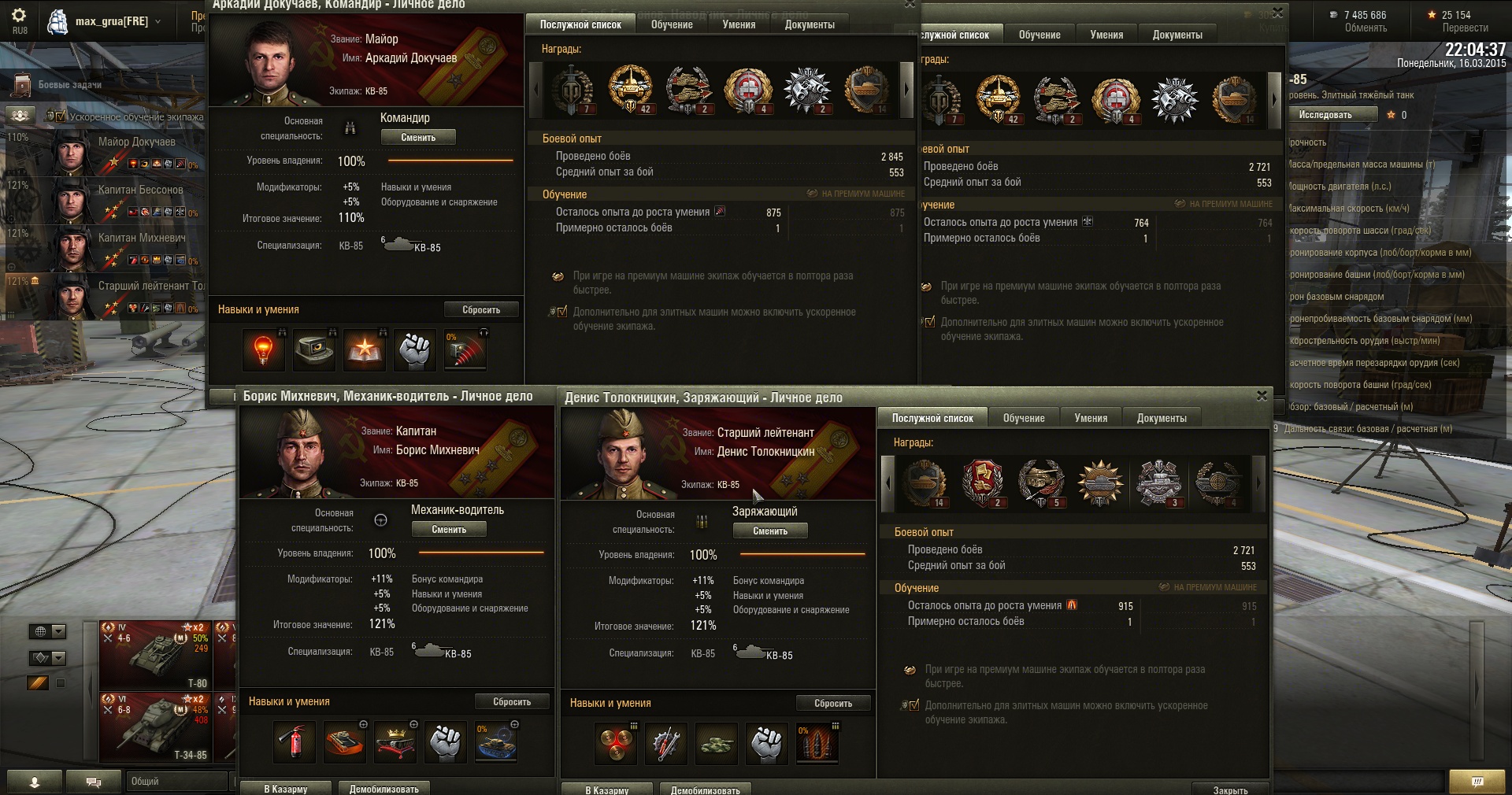
Task: Select the driver's fire extinguisher skill icon
Action: coord(294,742)
